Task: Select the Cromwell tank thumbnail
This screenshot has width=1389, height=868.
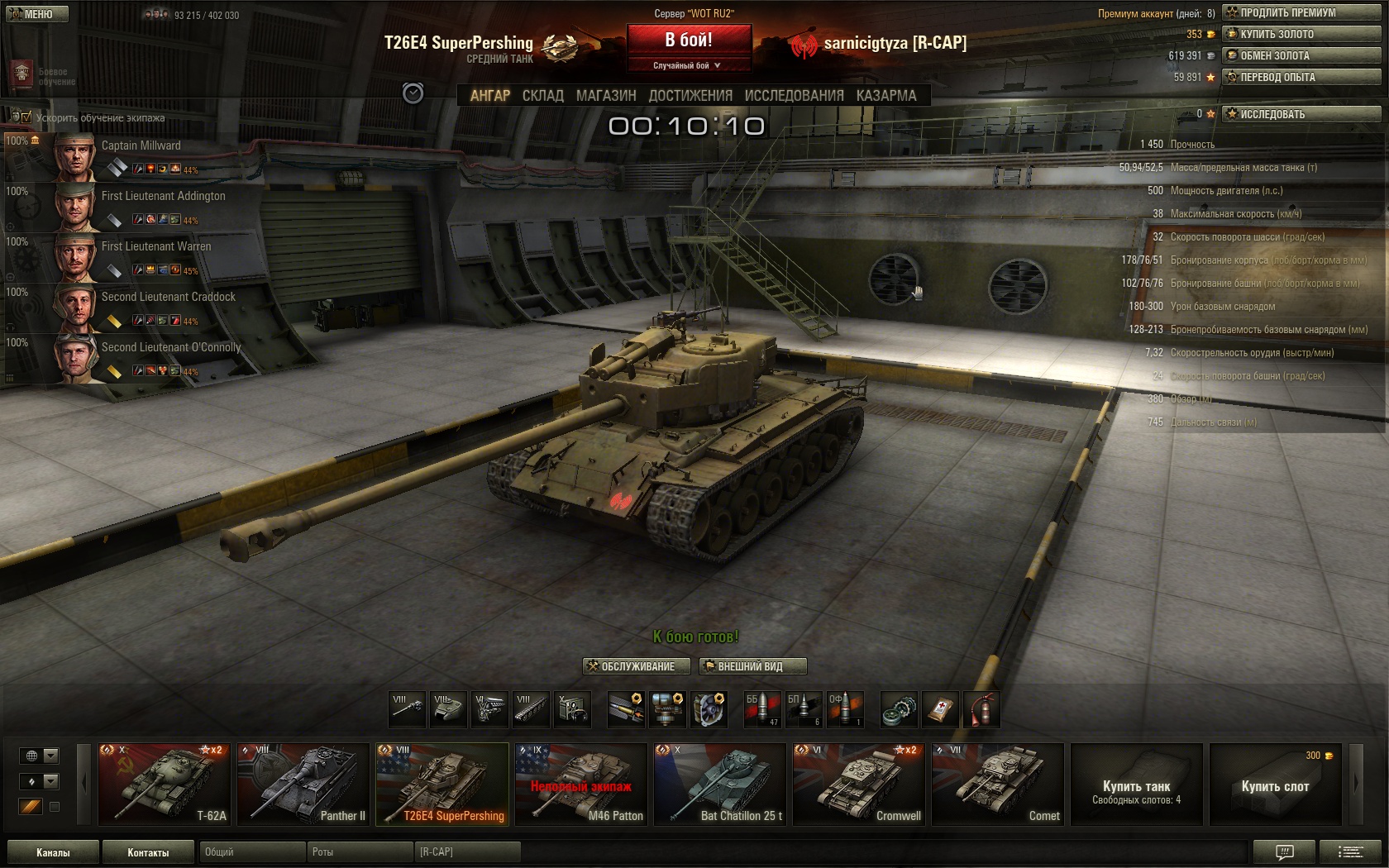Action: pos(858,784)
